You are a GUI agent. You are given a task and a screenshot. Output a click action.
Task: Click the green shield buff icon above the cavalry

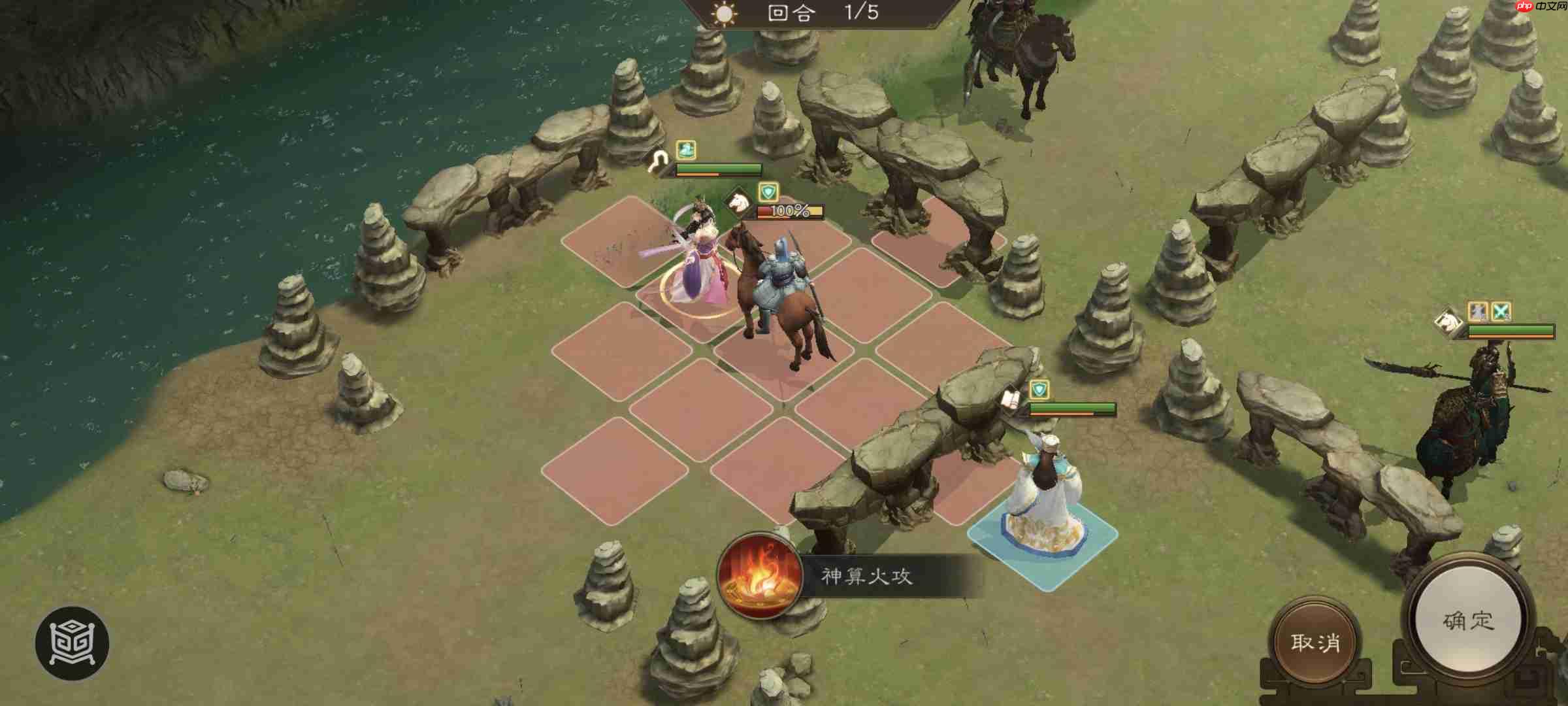[768, 192]
